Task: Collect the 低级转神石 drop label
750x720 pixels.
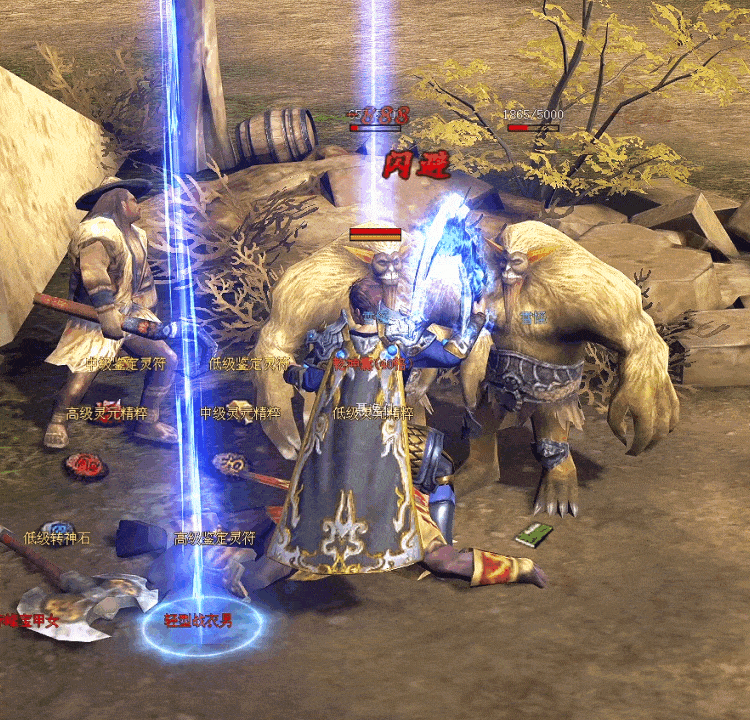Action: point(57,538)
